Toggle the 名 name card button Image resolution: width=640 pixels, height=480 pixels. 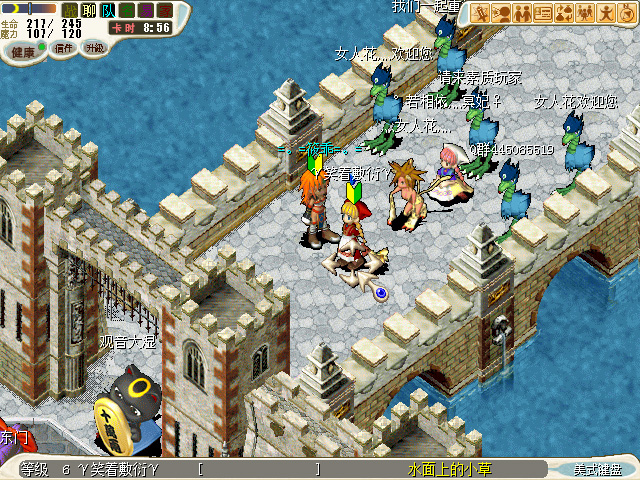pyautogui.click(x=127, y=9)
